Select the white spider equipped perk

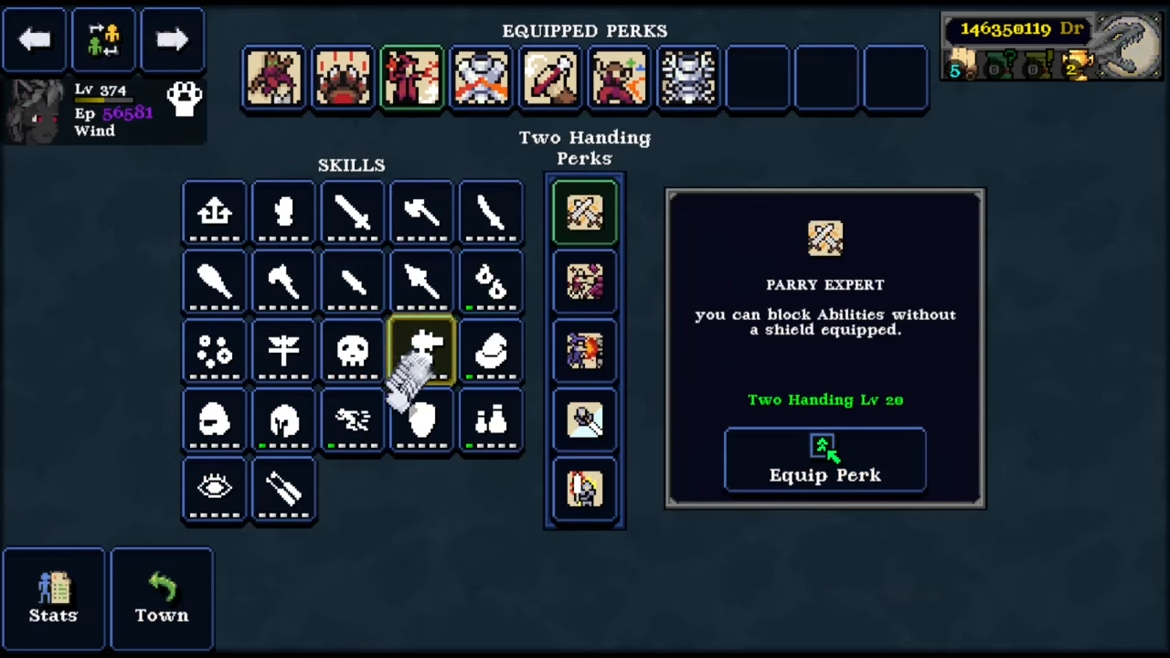pos(688,78)
